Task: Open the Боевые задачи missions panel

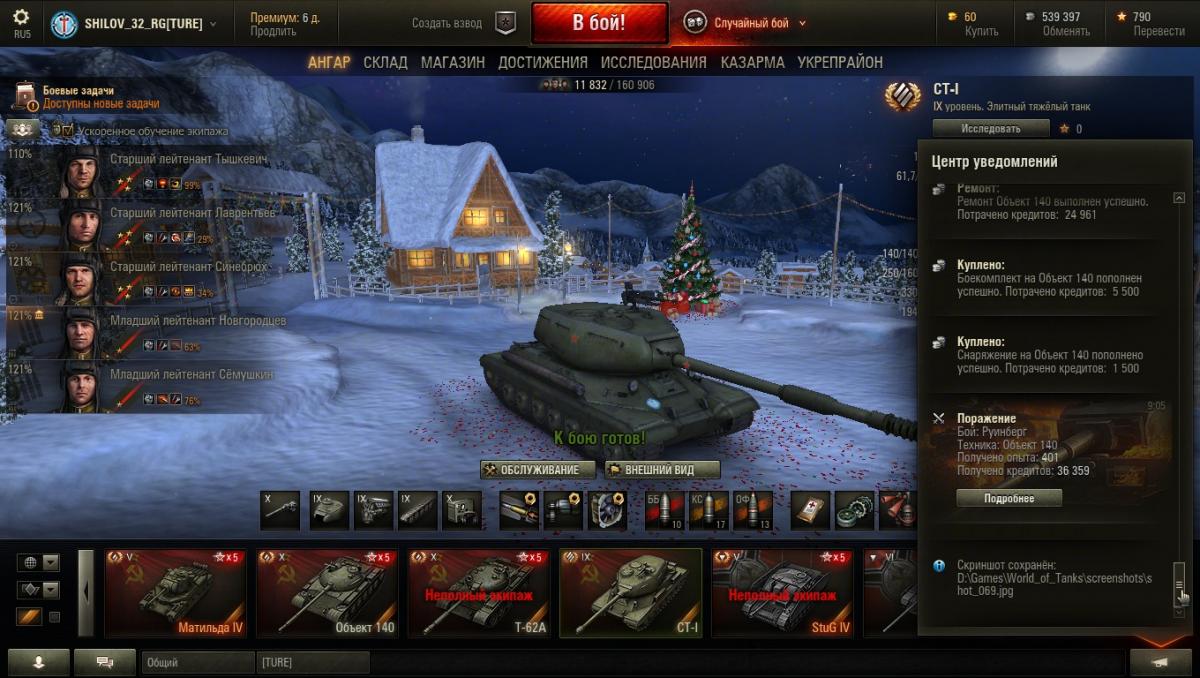Action: [x=78, y=97]
